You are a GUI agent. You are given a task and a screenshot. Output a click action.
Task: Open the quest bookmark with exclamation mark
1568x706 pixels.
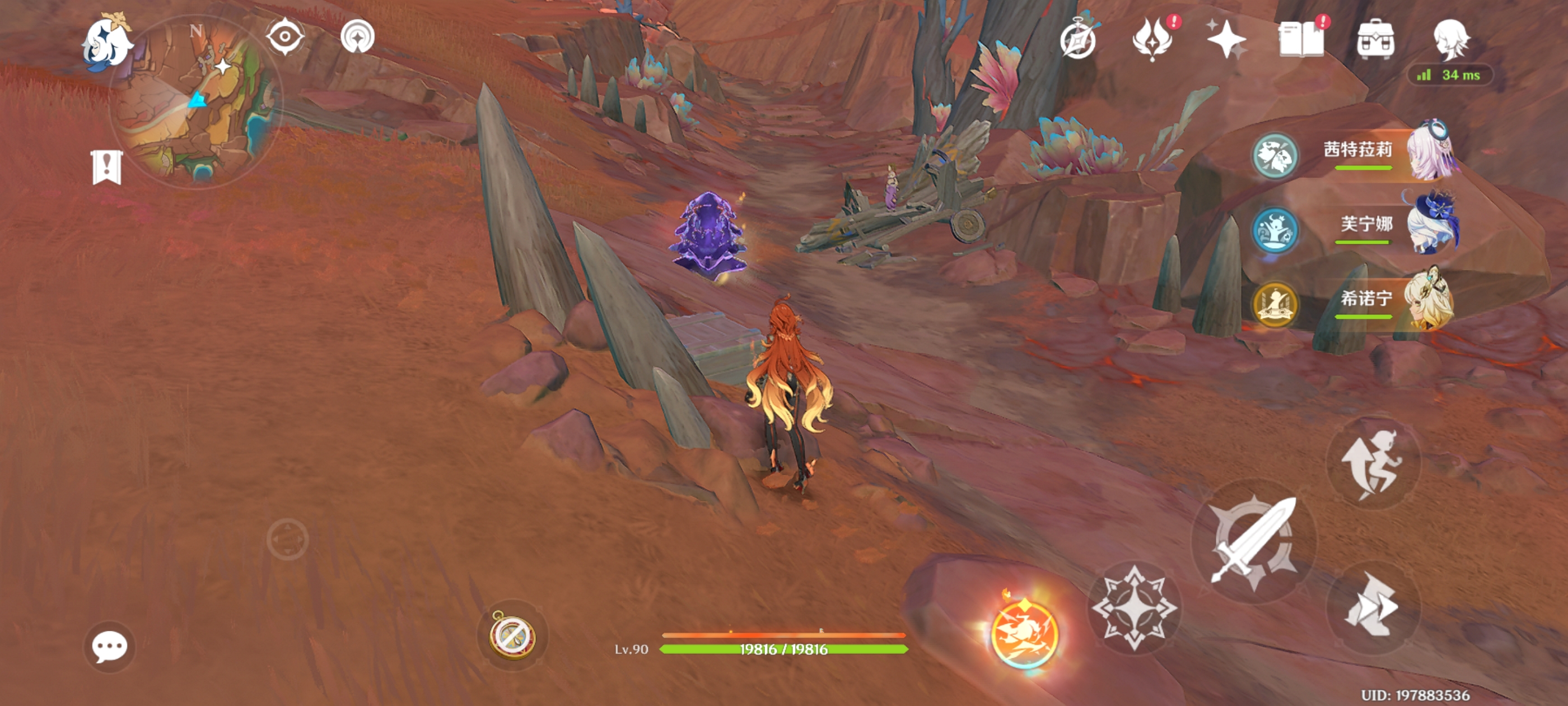(107, 166)
